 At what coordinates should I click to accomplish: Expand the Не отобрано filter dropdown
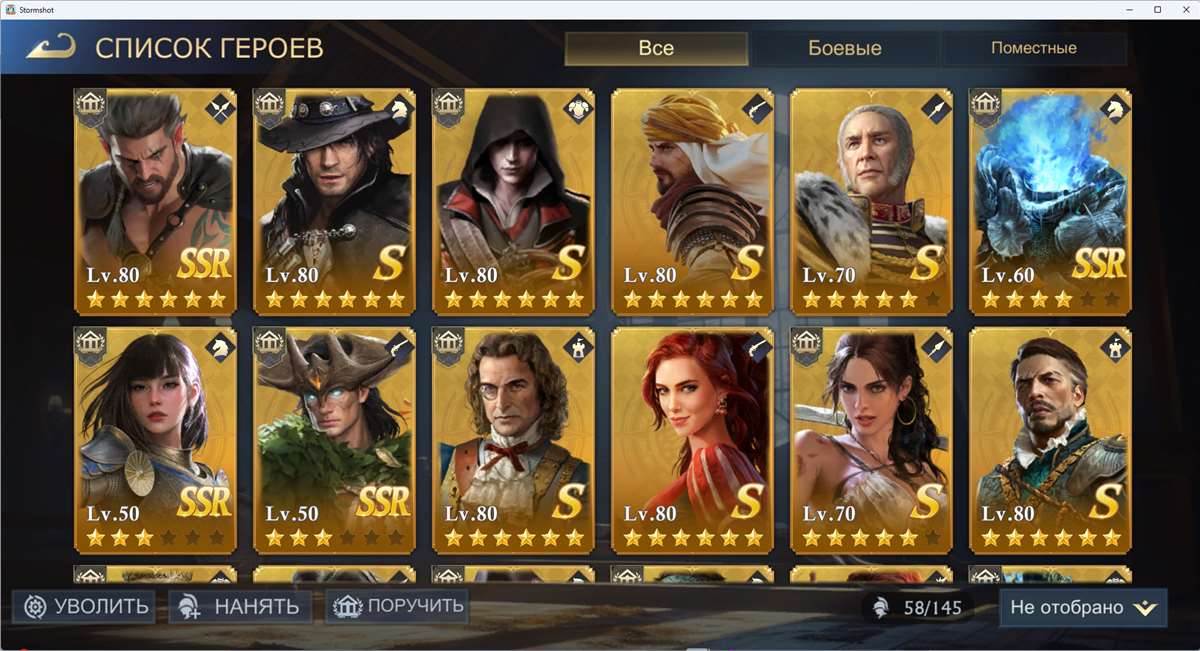point(1083,607)
